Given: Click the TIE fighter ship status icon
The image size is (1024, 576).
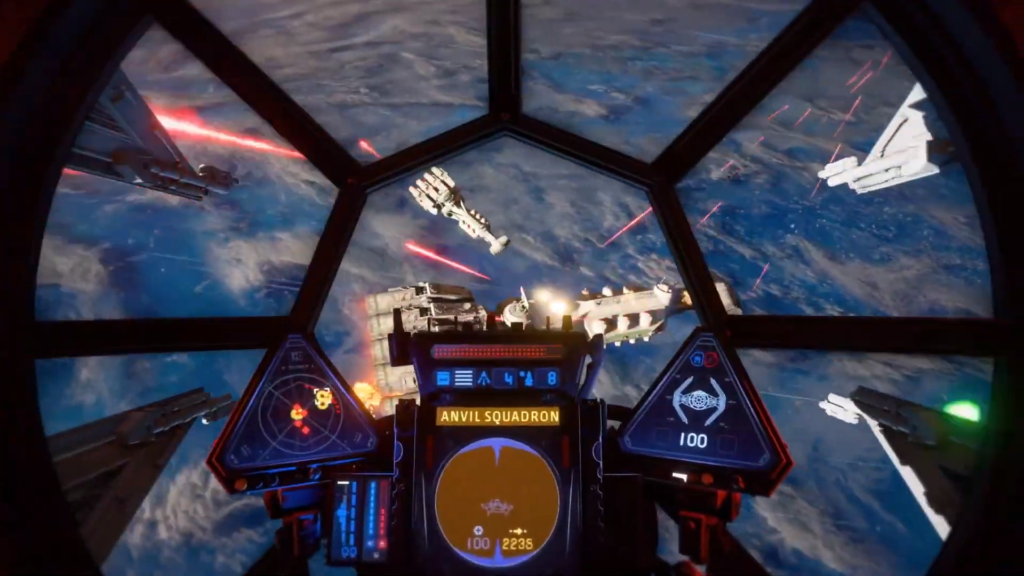Looking at the screenshot, I should point(698,401).
